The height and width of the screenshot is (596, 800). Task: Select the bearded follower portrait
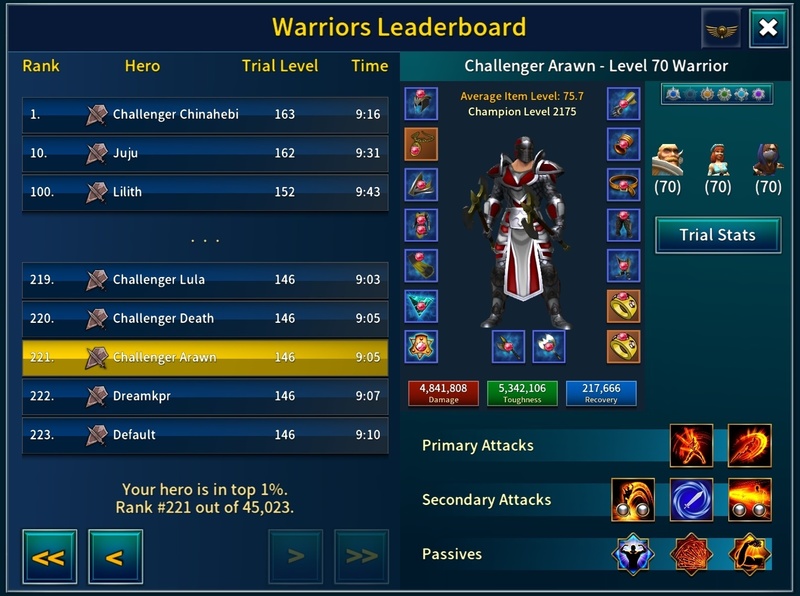point(668,158)
